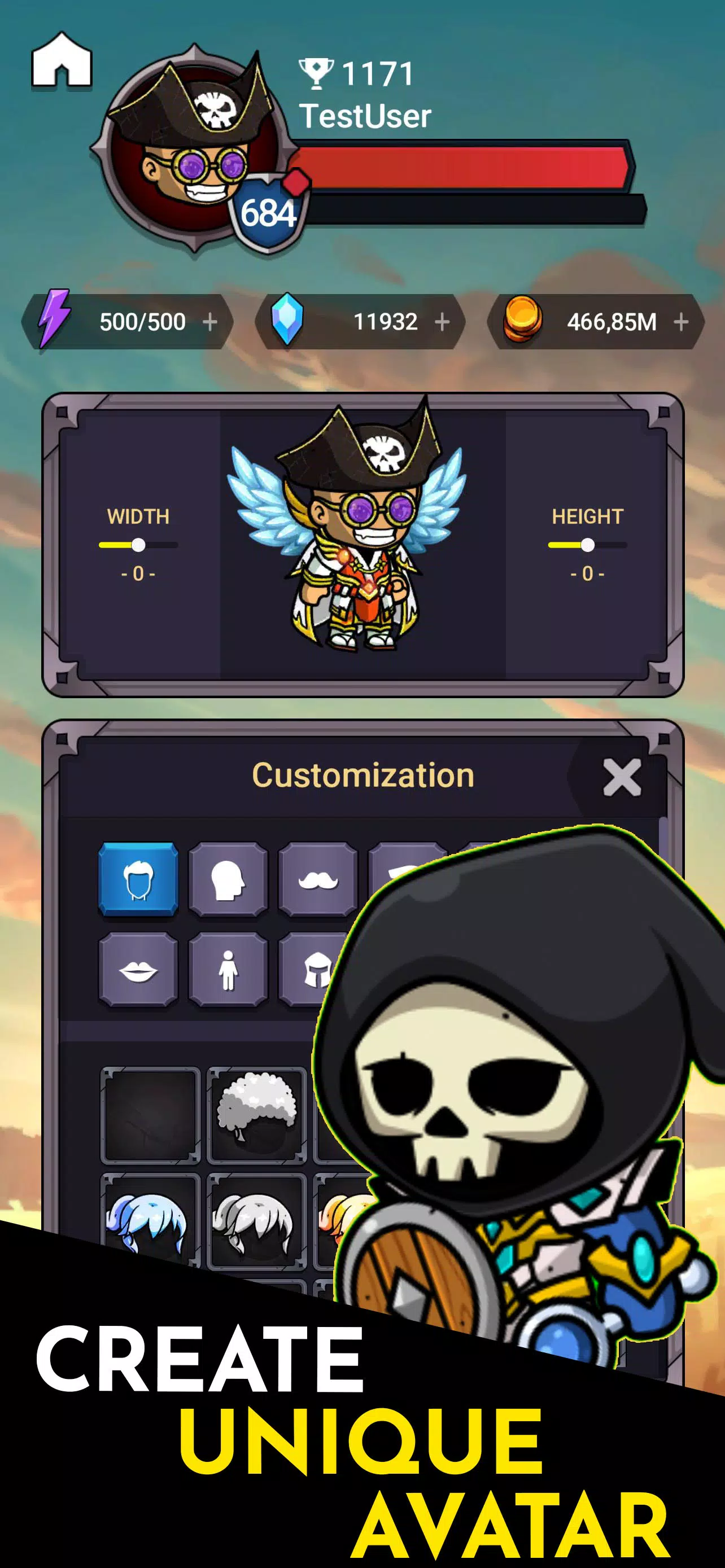The width and height of the screenshot is (725, 1568).
Task: Adjust the WIDTH slider
Action: pos(140,546)
